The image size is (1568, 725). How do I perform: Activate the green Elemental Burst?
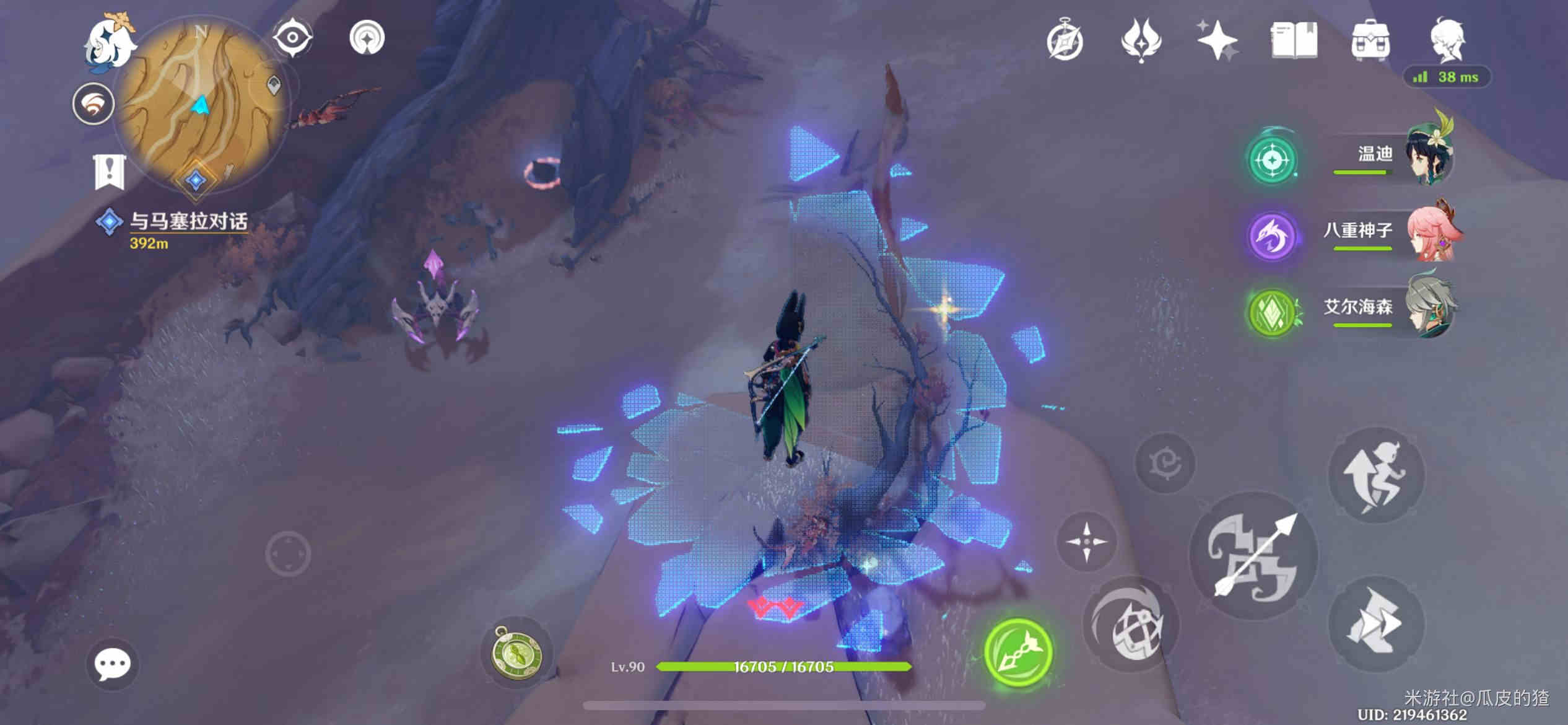tap(1019, 653)
